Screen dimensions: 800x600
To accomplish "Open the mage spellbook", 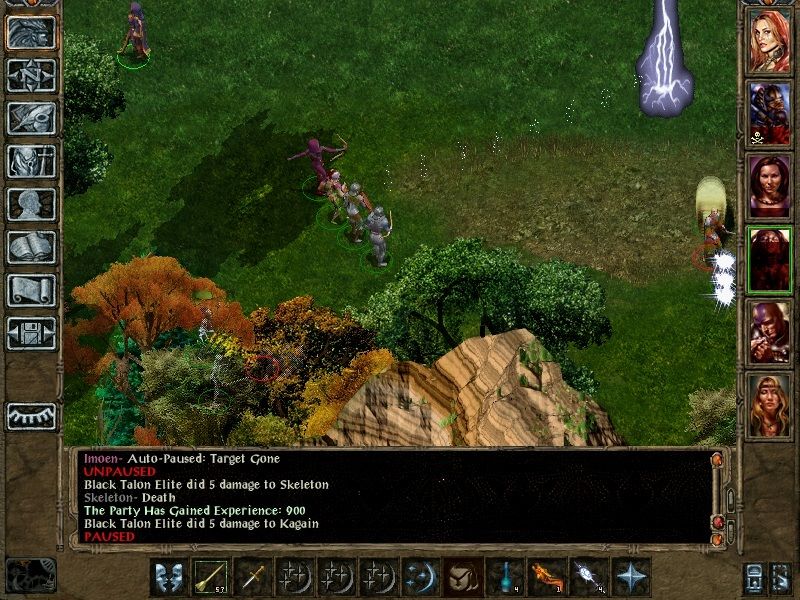I will (x=31, y=247).
